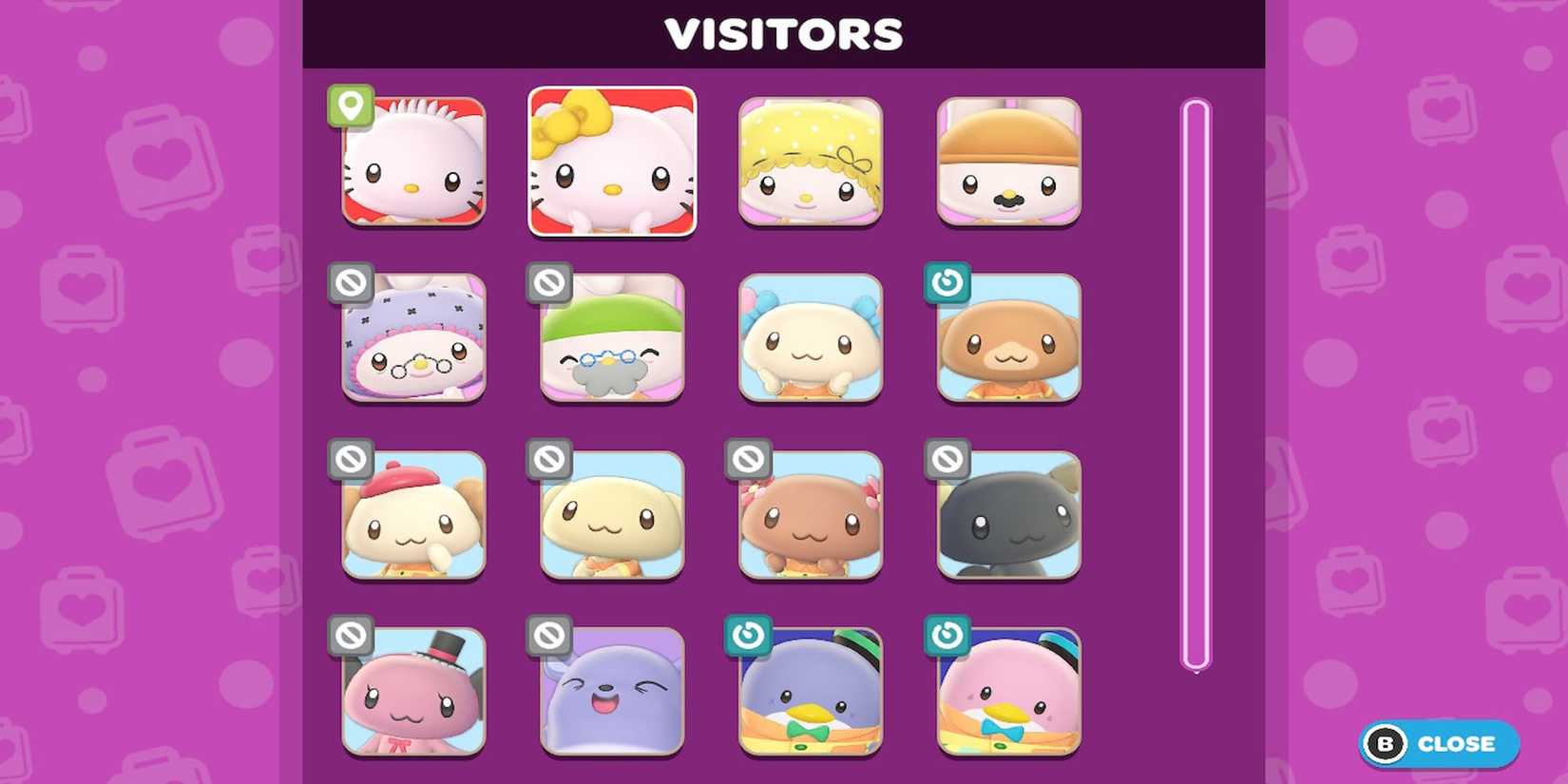Click the block icon on the black puppy visitor
Viewport: 1568px width, 784px height.
tap(947, 459)
